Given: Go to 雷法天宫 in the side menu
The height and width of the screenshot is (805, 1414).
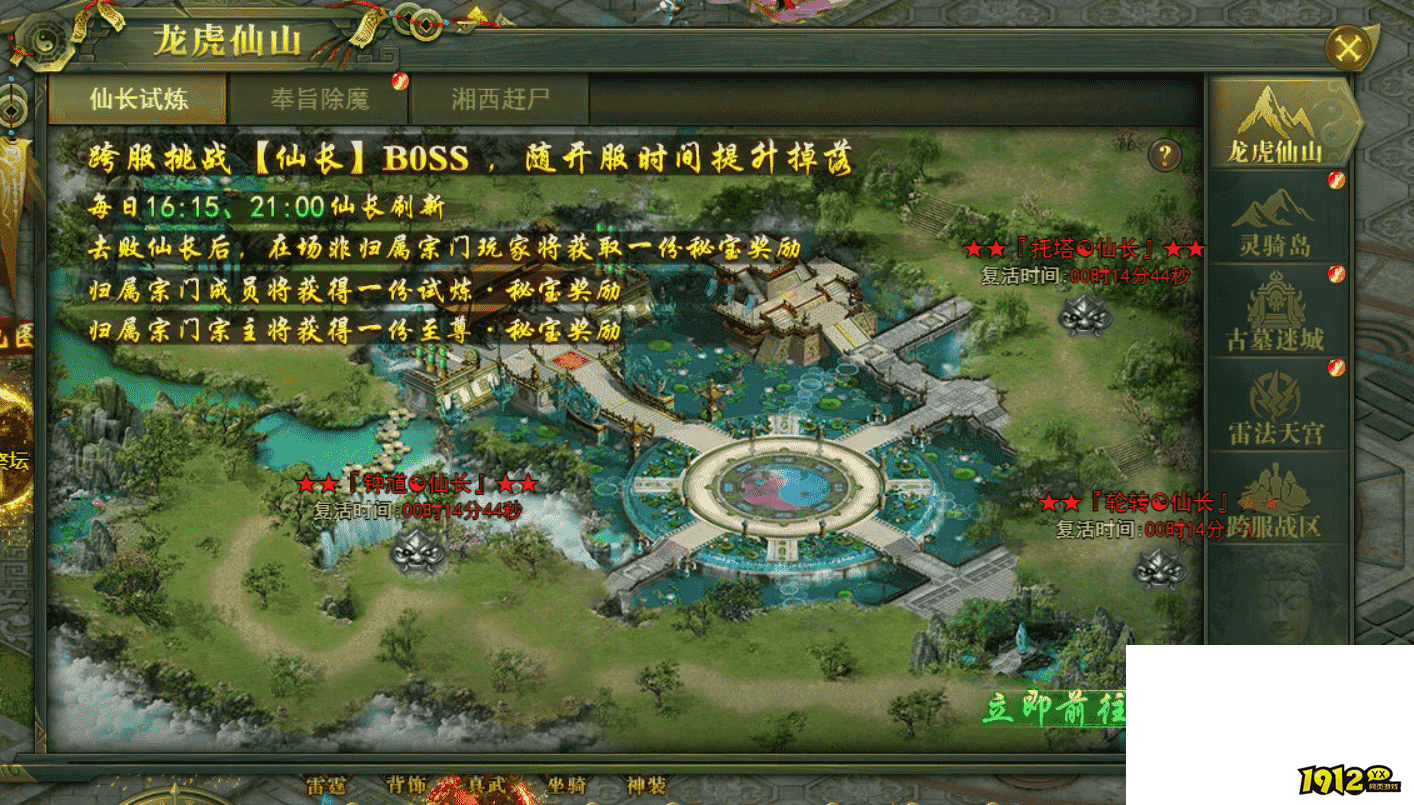Looking at the screenshot, I should click(x=1275, y=406).
